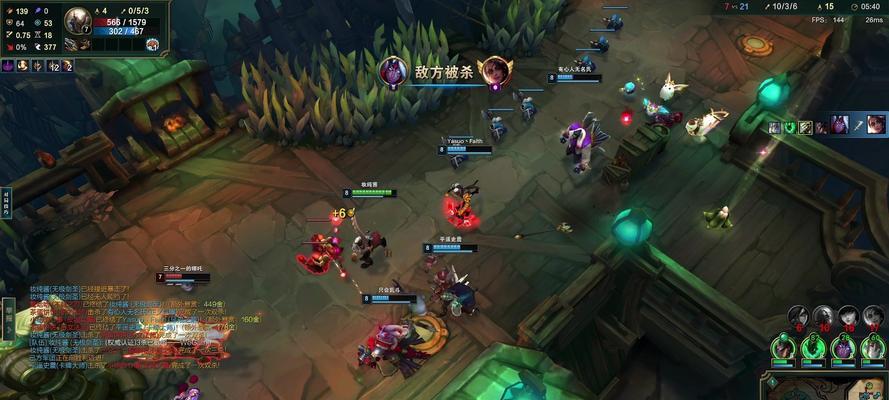The height and width of the screenshot is (400, 889).
Task: Click the first grey dead-champion portrait
Action: (x=797, y=317)
